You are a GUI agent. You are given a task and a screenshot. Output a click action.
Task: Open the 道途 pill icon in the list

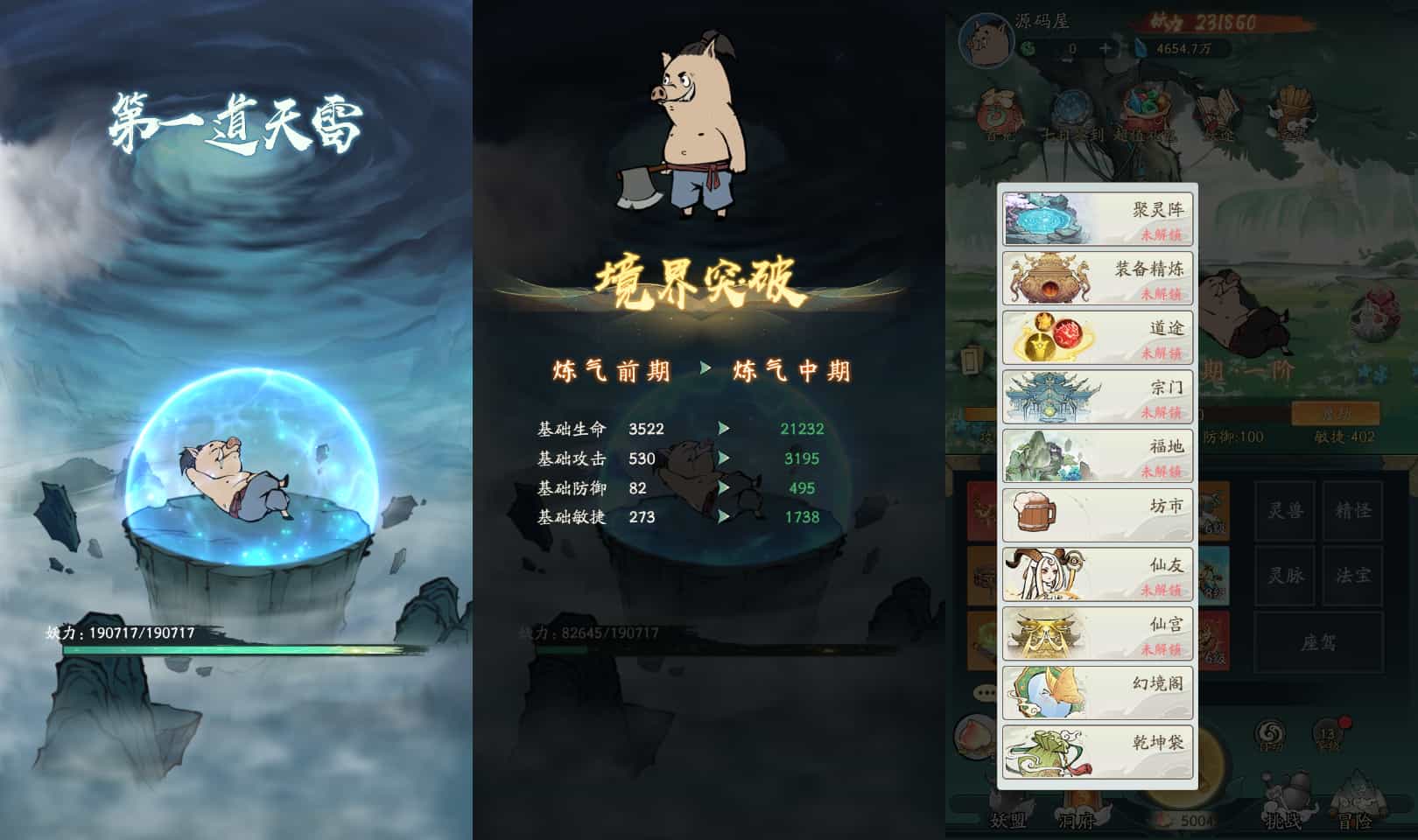pos(1046,337)
